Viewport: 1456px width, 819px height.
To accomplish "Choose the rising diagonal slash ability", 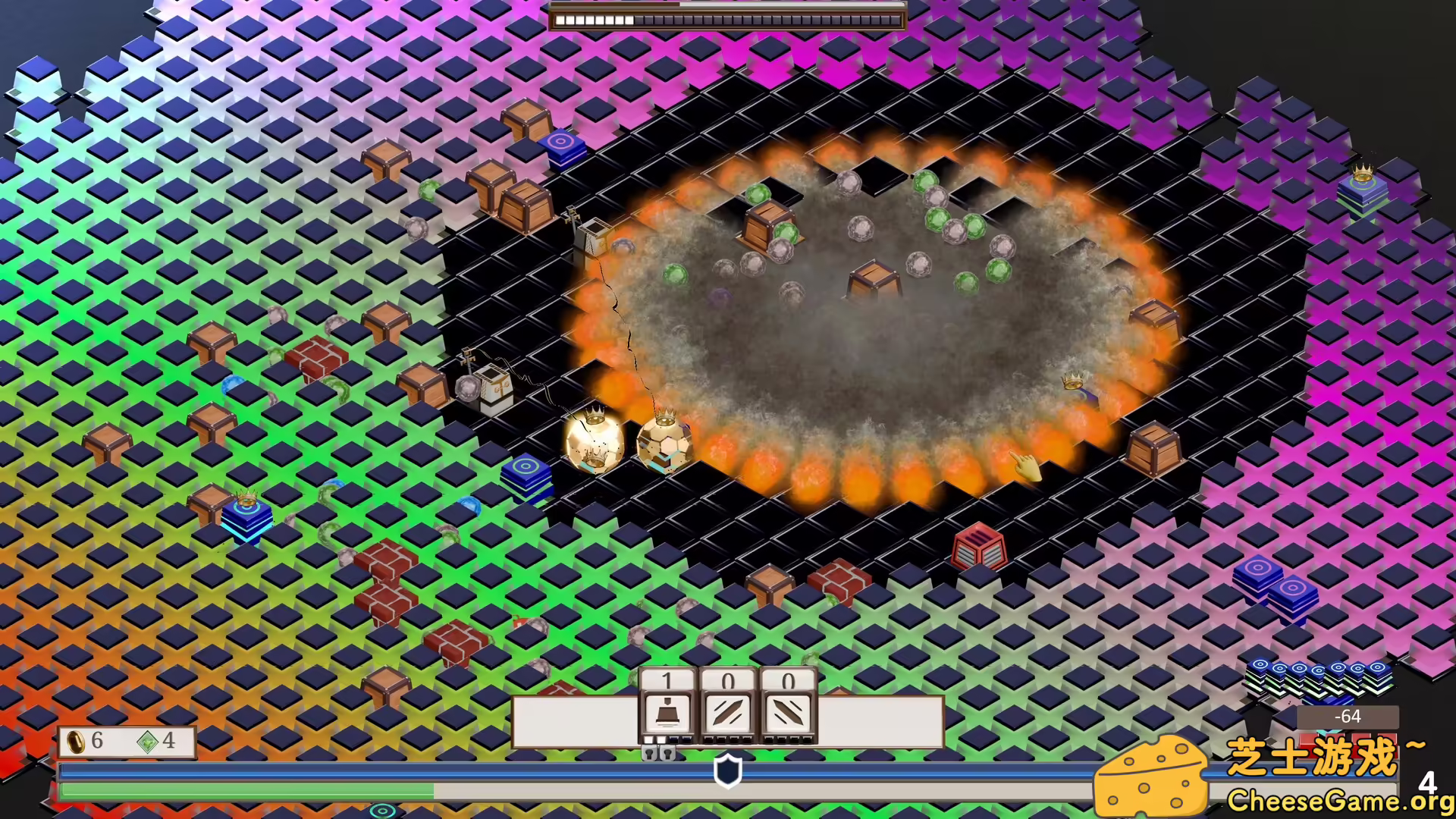I will coord(728,713).
